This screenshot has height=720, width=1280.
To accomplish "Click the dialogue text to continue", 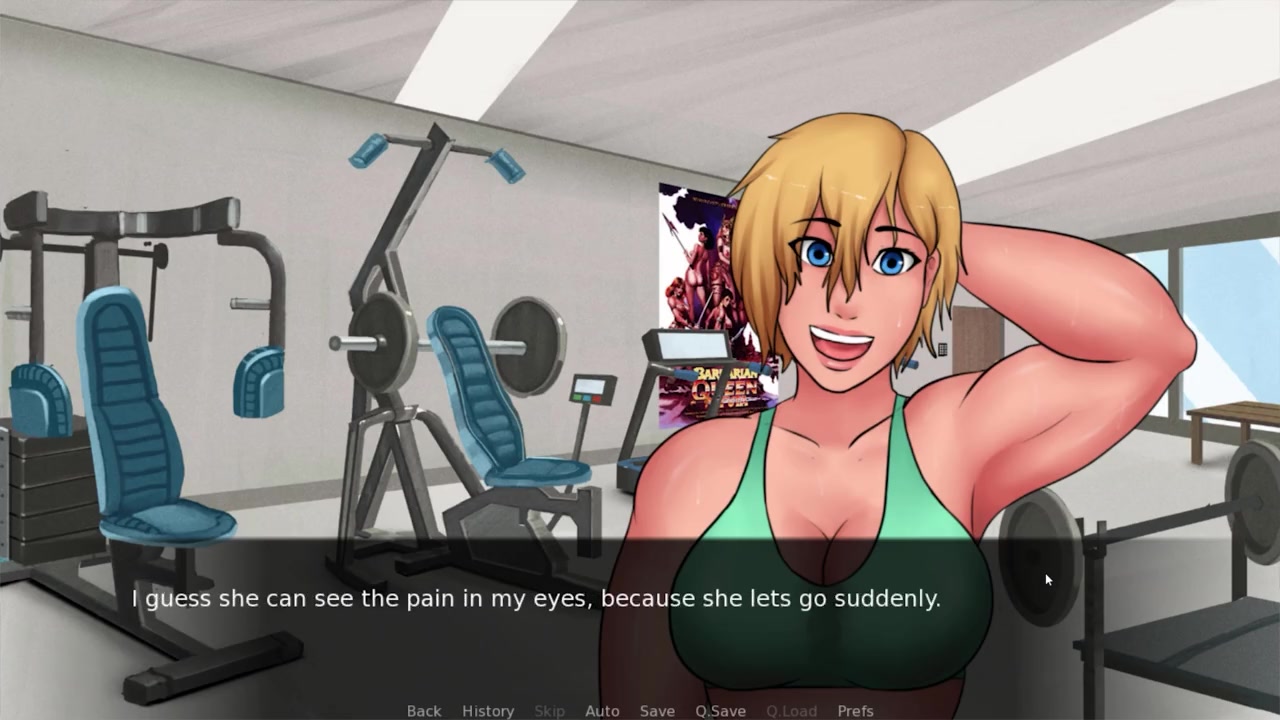I will pos(536,599).
